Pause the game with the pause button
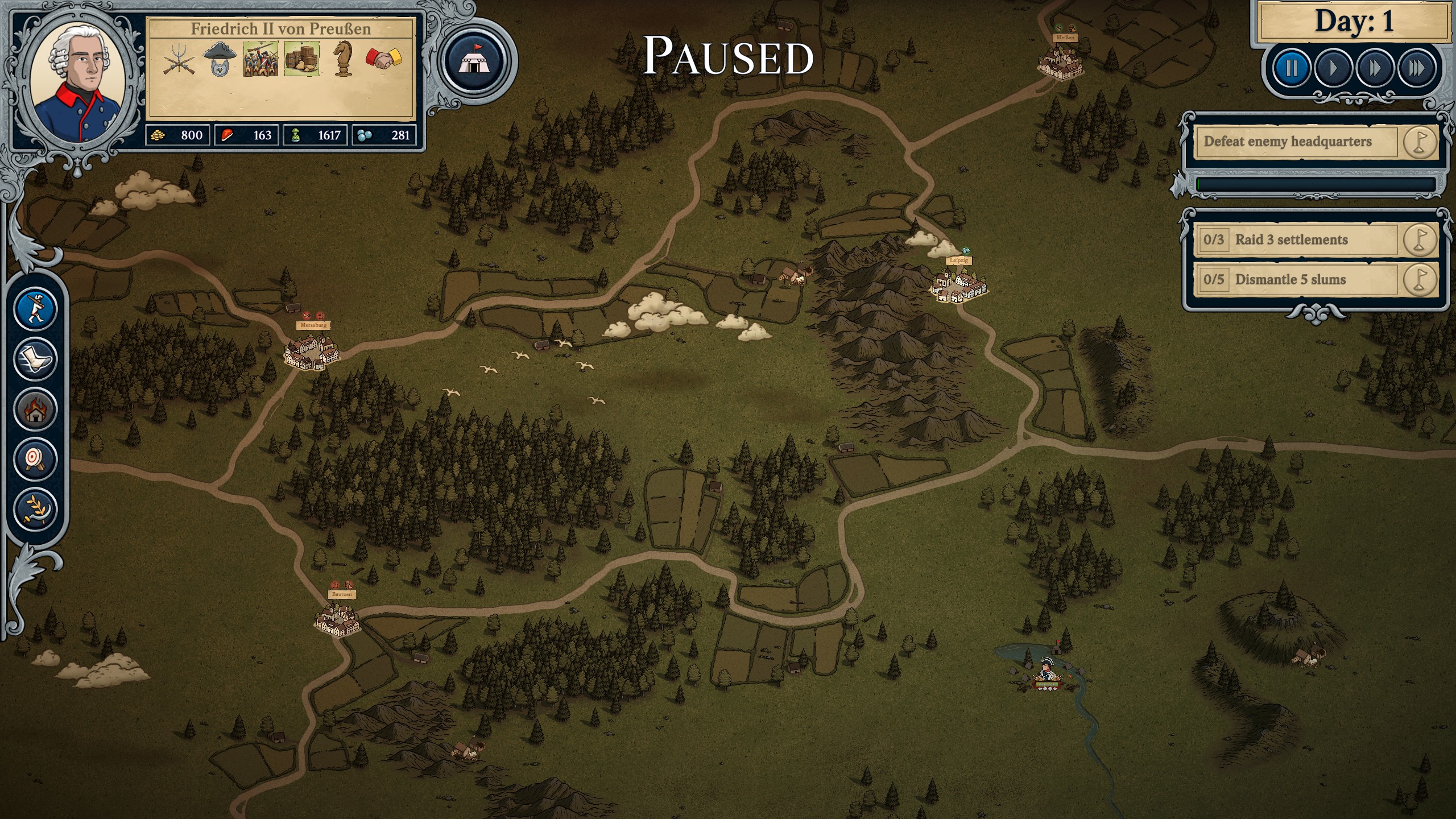Viewport: 1456px width, 819px height. click(x=1292, y=69)
